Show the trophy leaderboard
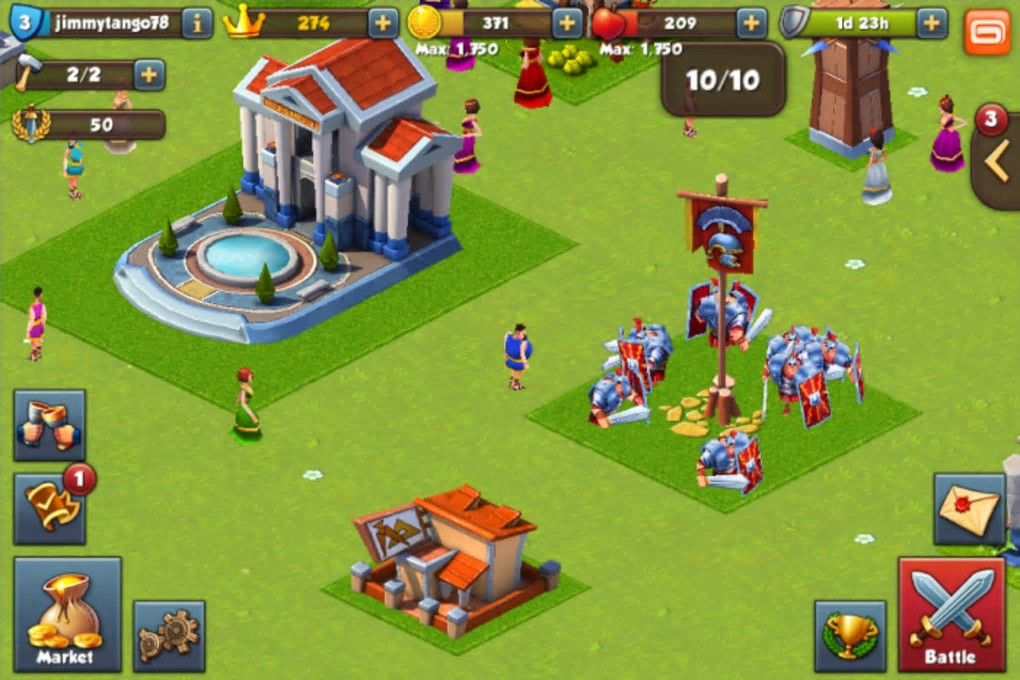 850,635
